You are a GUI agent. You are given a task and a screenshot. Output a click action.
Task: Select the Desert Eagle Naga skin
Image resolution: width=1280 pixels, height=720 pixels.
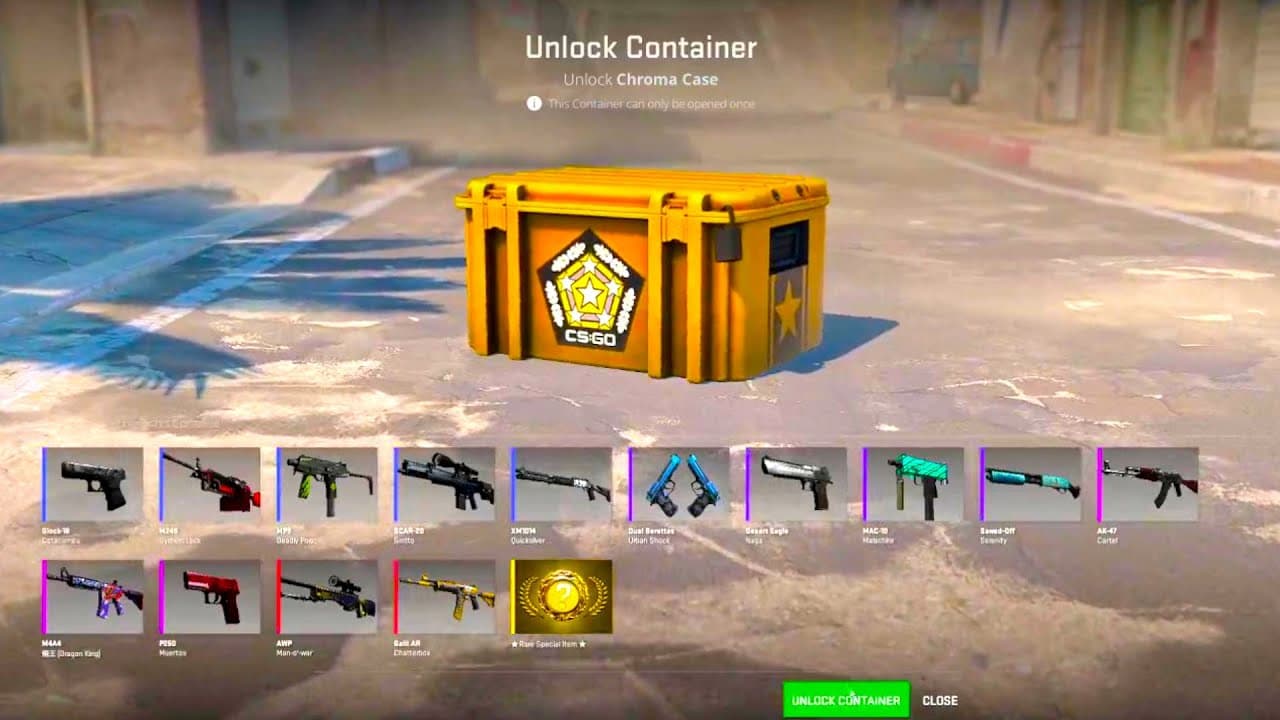click(797, 485)
